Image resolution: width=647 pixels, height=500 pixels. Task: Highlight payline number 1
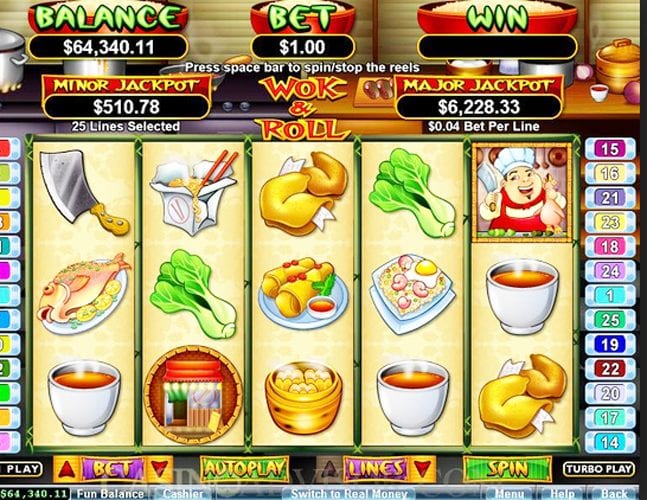pyautogui.click(x=608, y=296)
